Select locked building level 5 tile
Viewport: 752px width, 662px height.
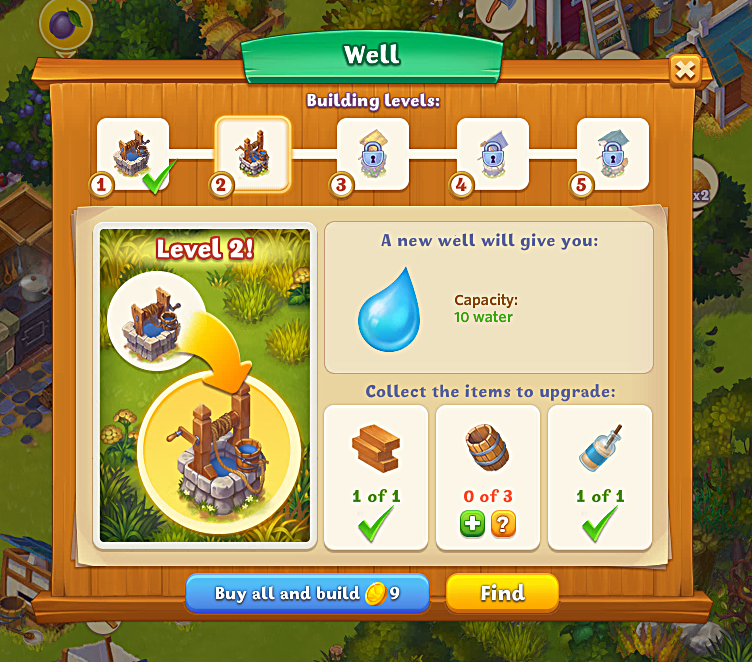point(613,154)
